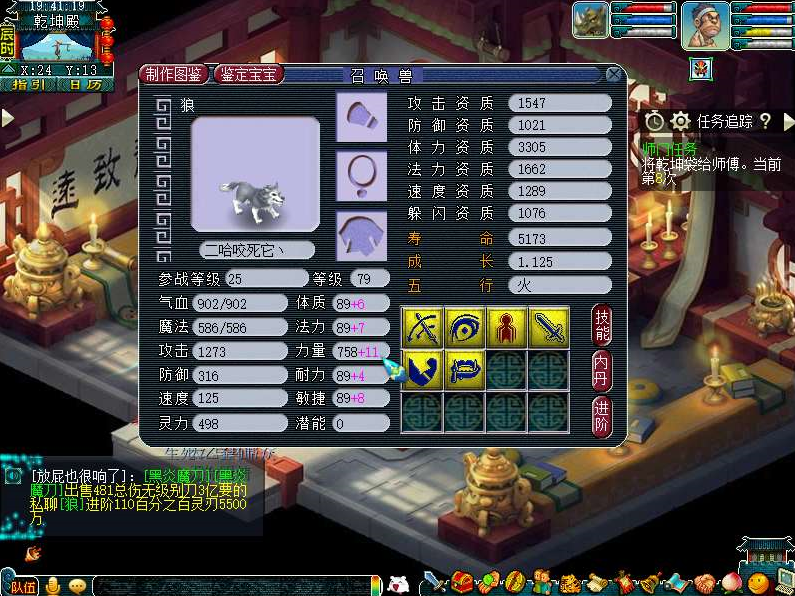Select the fanged jaw skill icon
The height and width of the screenshot is (596, 795).
click(464, 370)
